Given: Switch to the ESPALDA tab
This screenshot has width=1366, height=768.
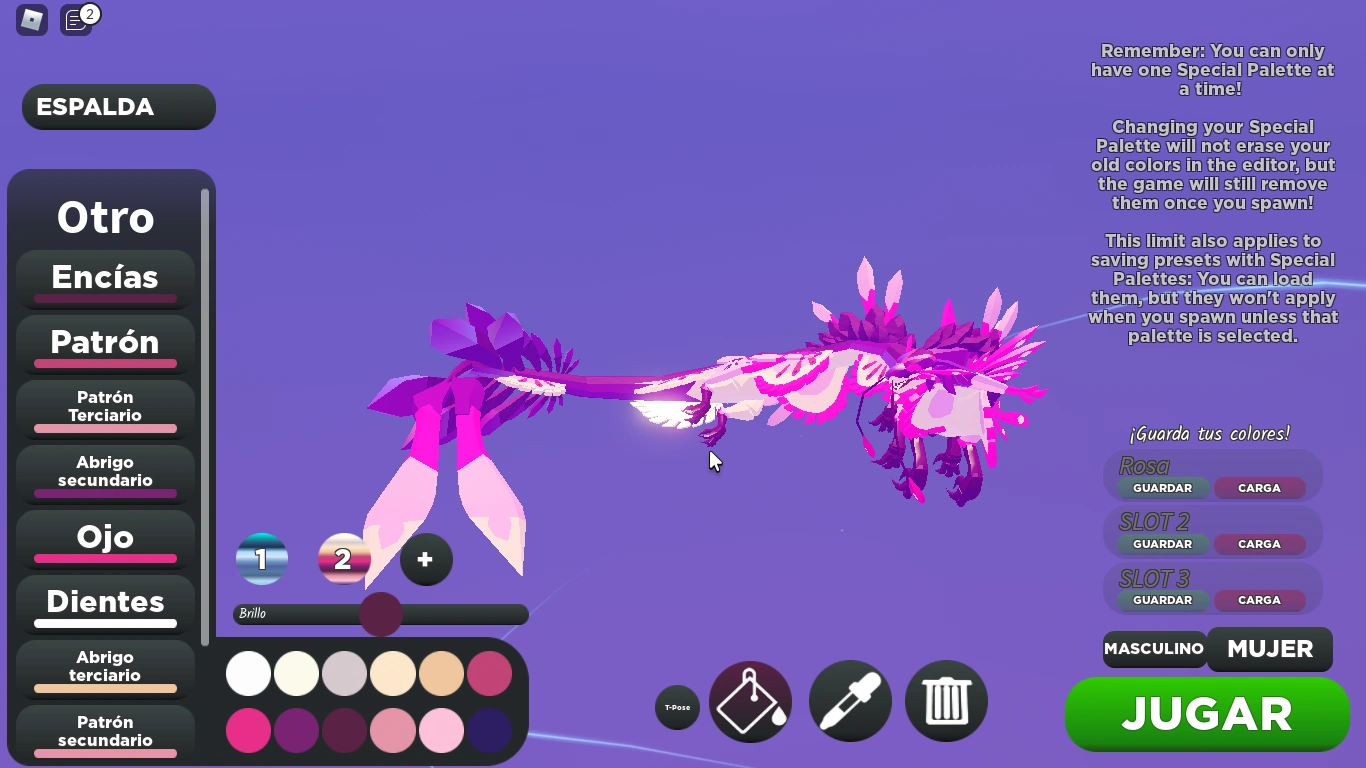Looking at the screenshot, I should tap(117, 107).
